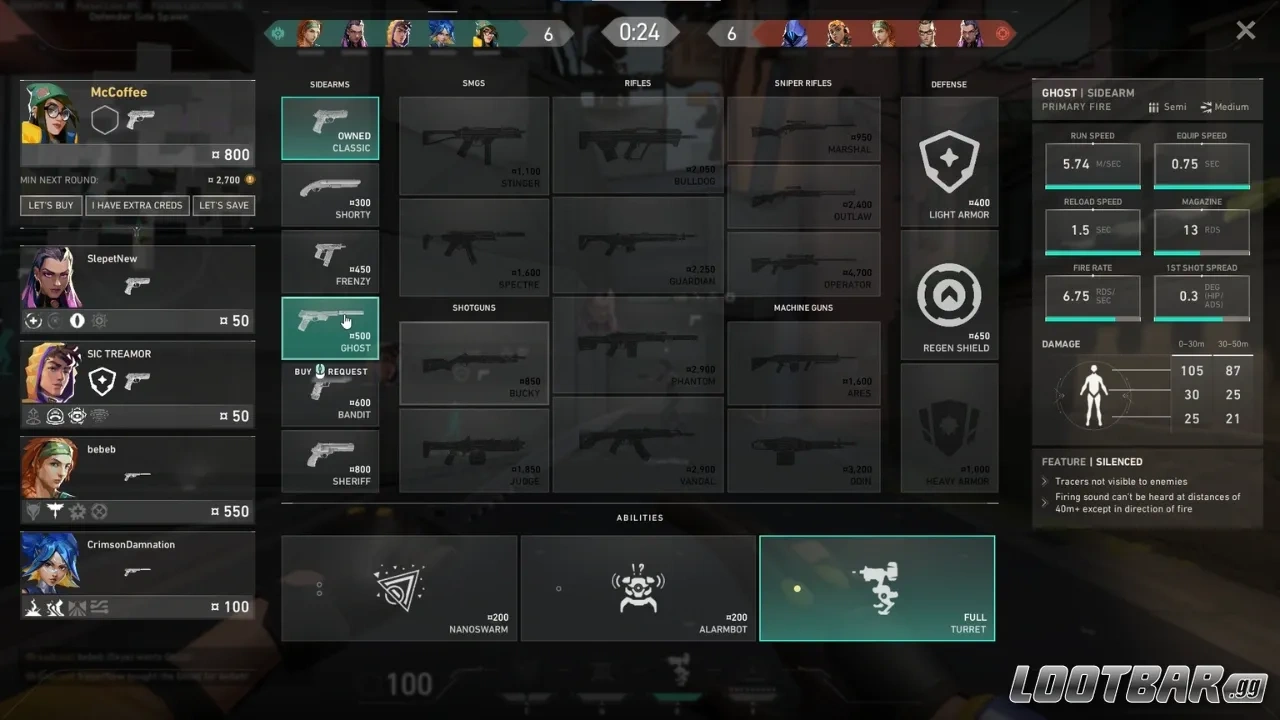
Task: Click the body damage diagram
Action: 1093,395
